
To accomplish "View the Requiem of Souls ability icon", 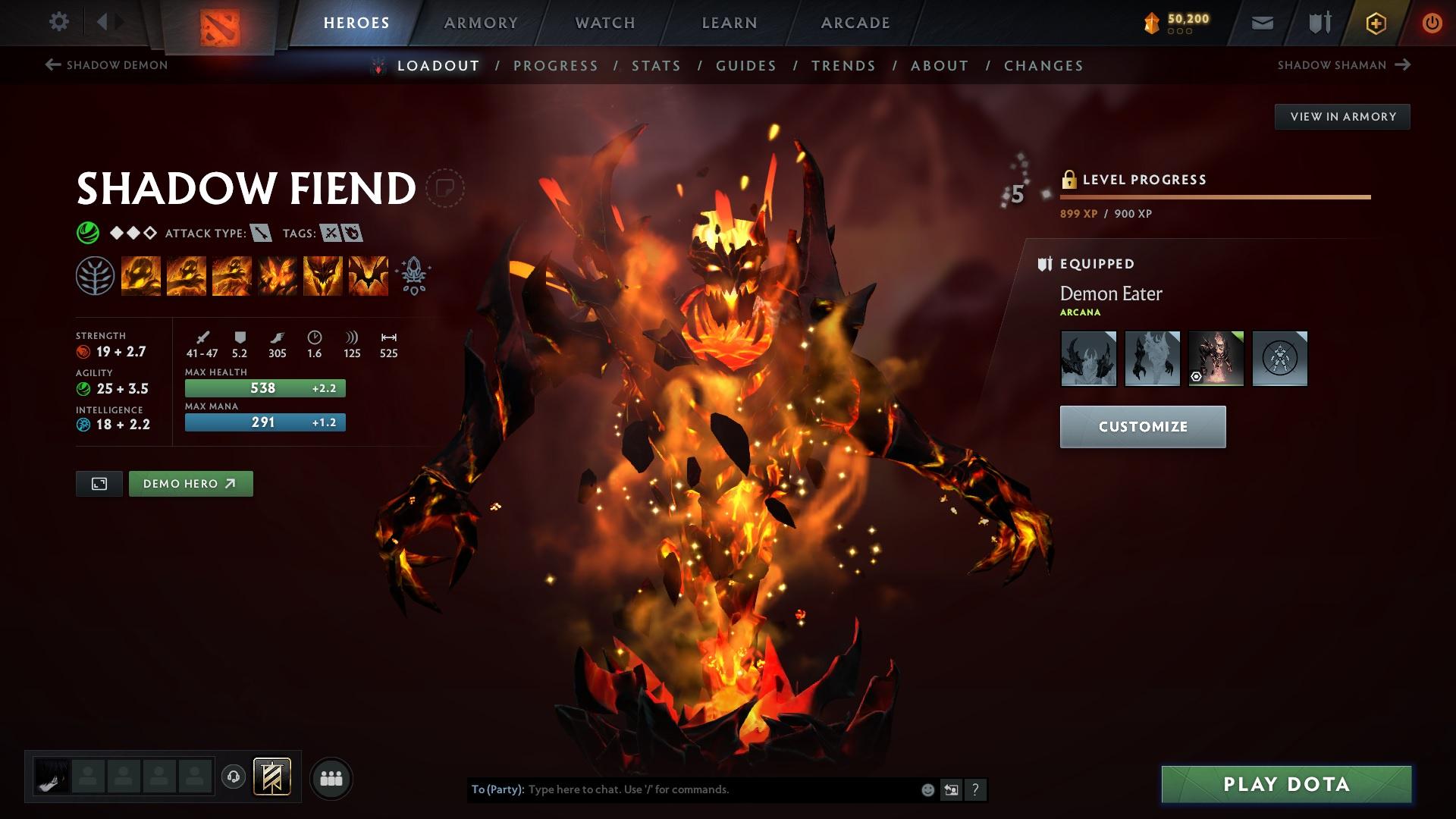I will pos(368,275).
